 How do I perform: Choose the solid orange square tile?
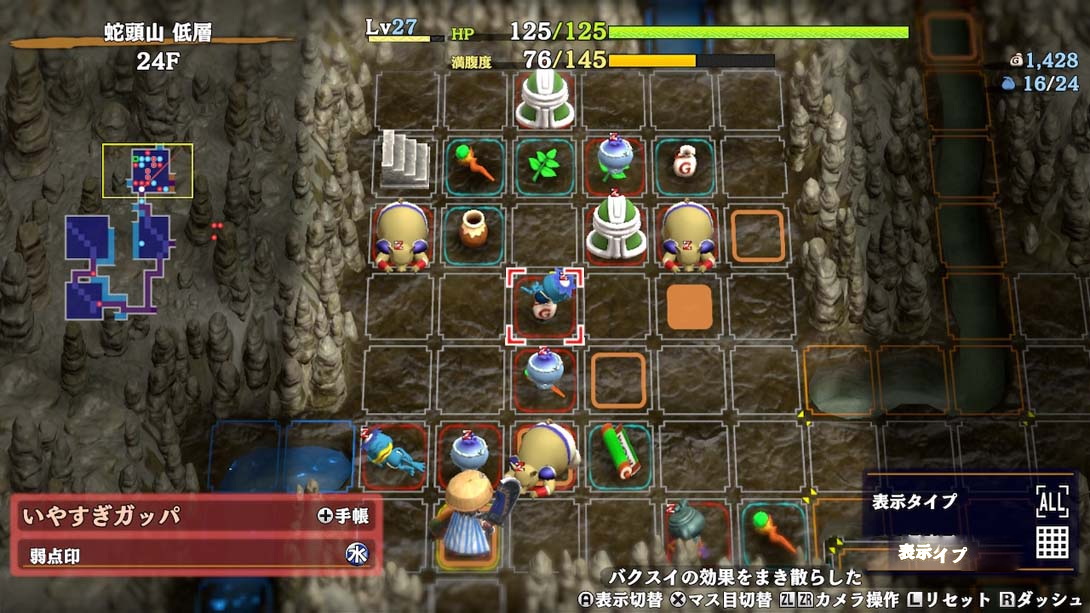[689, 307]
